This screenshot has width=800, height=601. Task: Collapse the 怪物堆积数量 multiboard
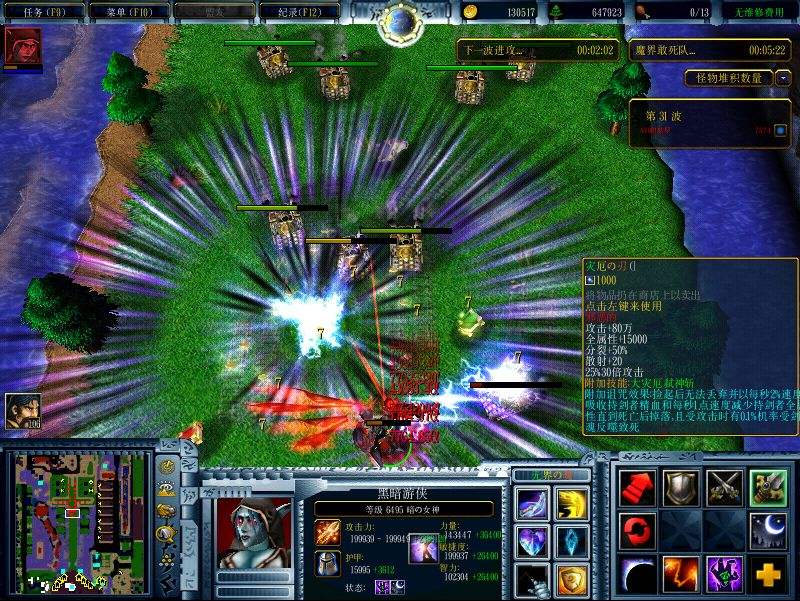(x=782, y=77)
